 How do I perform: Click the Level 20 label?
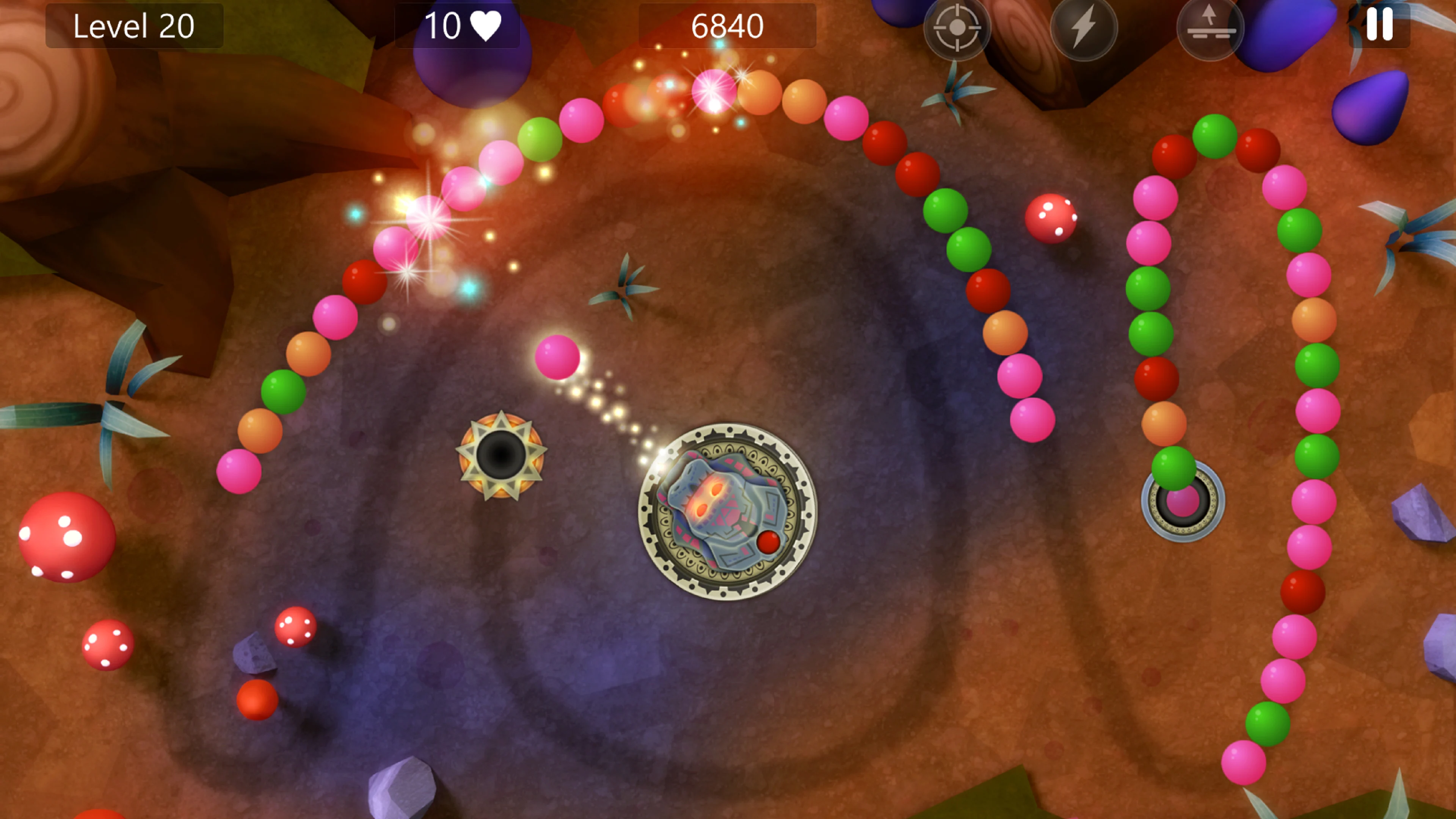tap(134, 25)
